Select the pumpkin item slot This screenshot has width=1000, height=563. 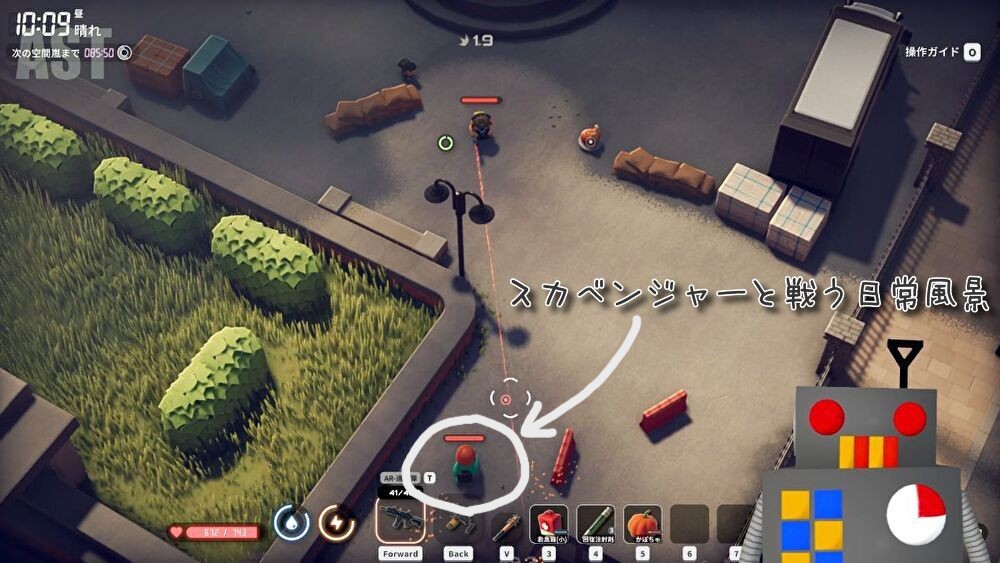pos(643,522)
